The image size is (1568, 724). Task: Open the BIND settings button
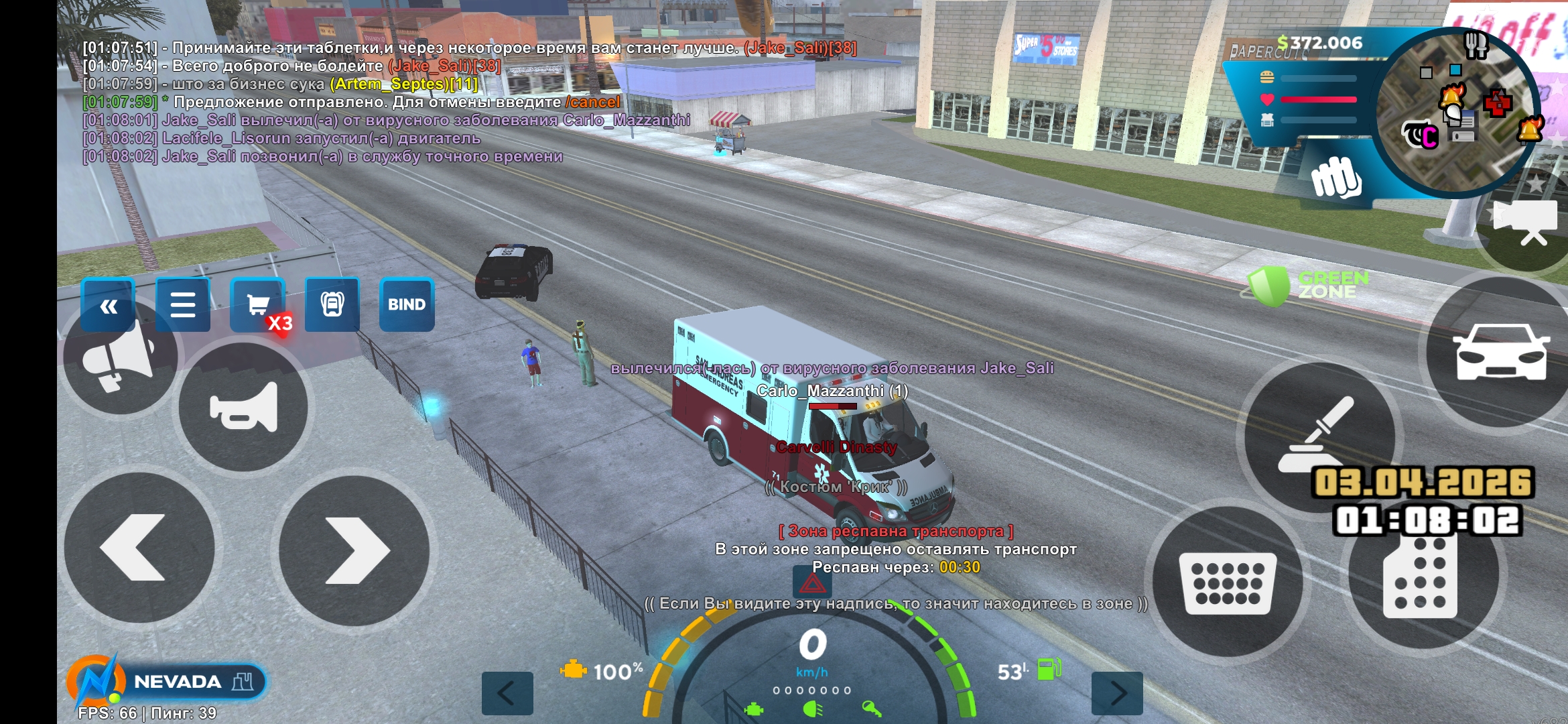(407, 305)
